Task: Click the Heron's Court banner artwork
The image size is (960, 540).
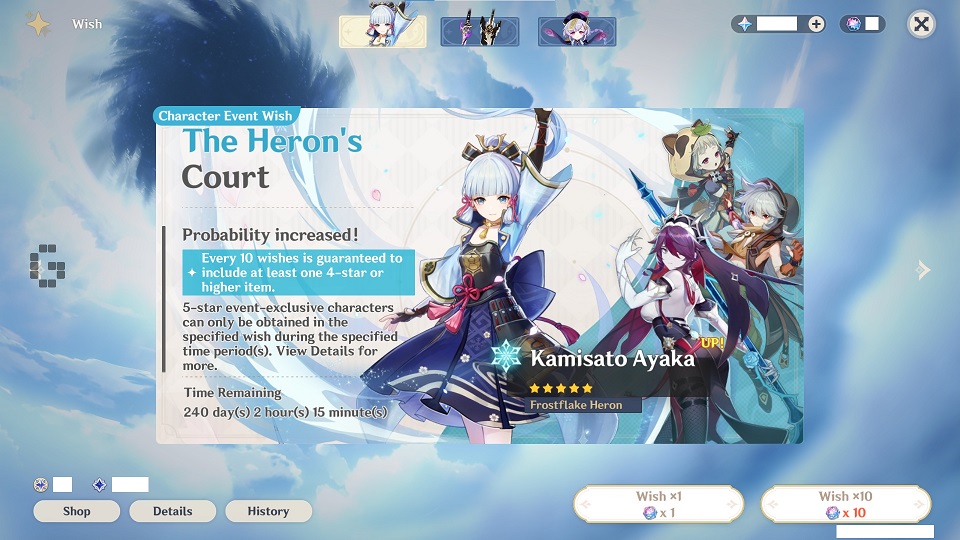Action: pyautogui.click(x=478, y=275)
